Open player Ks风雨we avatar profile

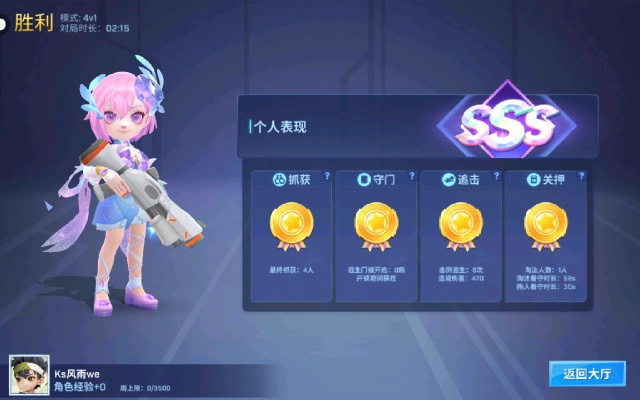coord(27,377)
